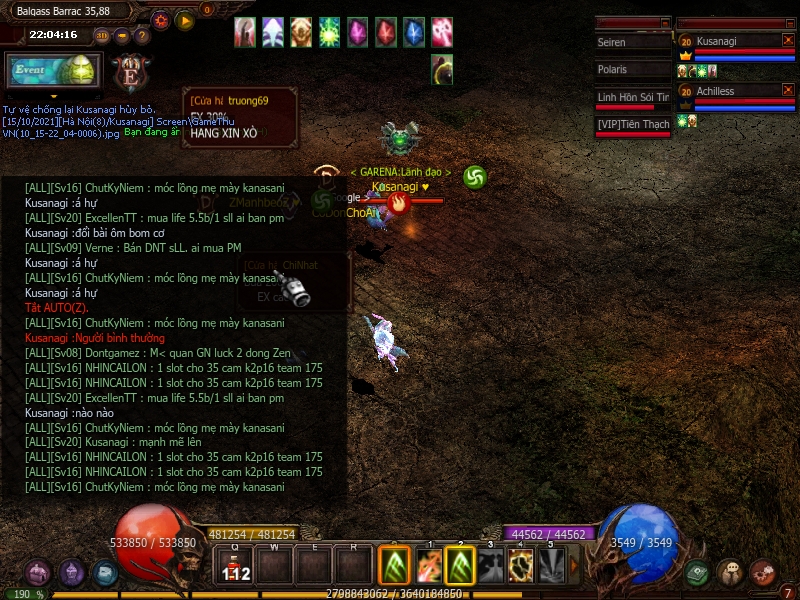The width and height of the screenshot is (800, 600).
Task: Select the Seiren entry in the pet list
Action: point(632,43)
